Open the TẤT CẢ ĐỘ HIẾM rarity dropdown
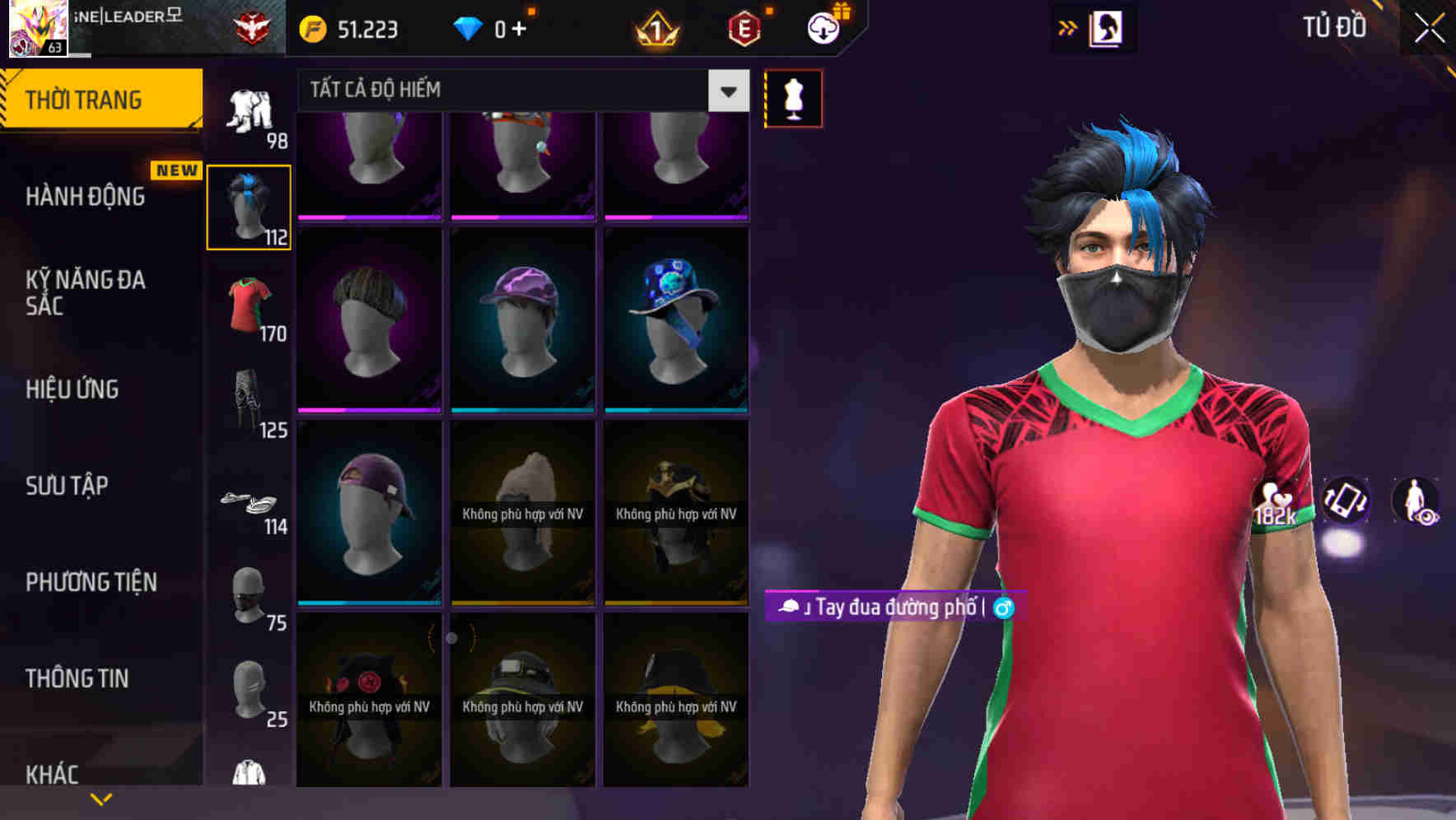 pos(519,90)
